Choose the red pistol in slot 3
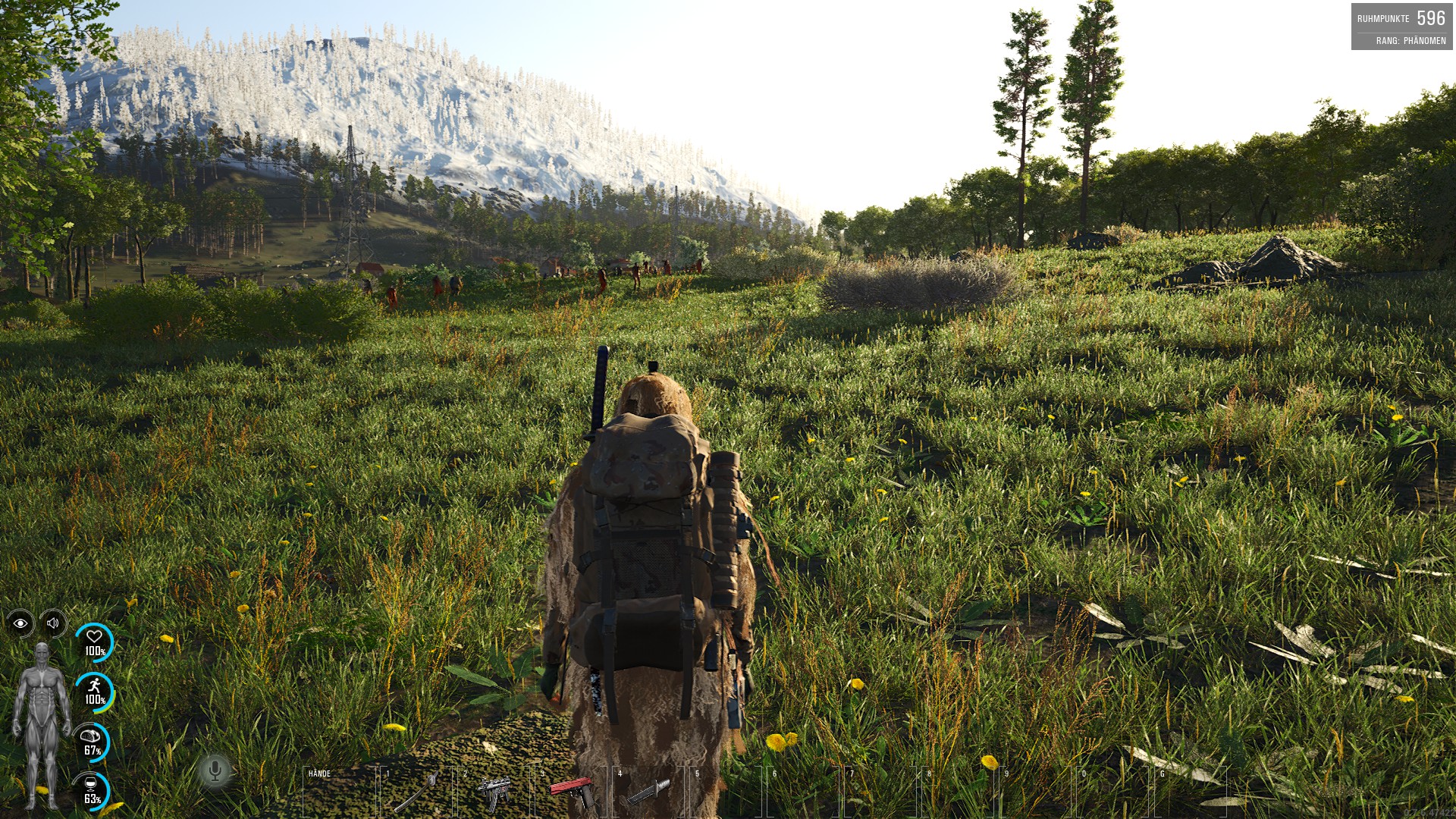 pyautogui.click(x=572, y=792)
